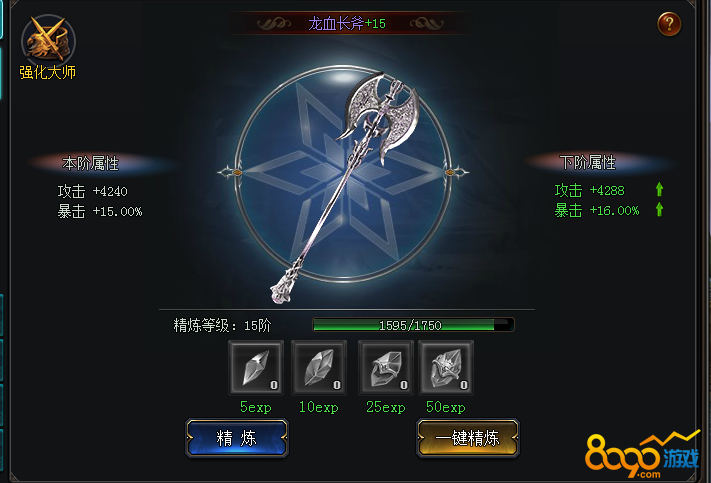Activate the 一键精炼 one-click refine button
711x483 pixels.
(467, 437)
